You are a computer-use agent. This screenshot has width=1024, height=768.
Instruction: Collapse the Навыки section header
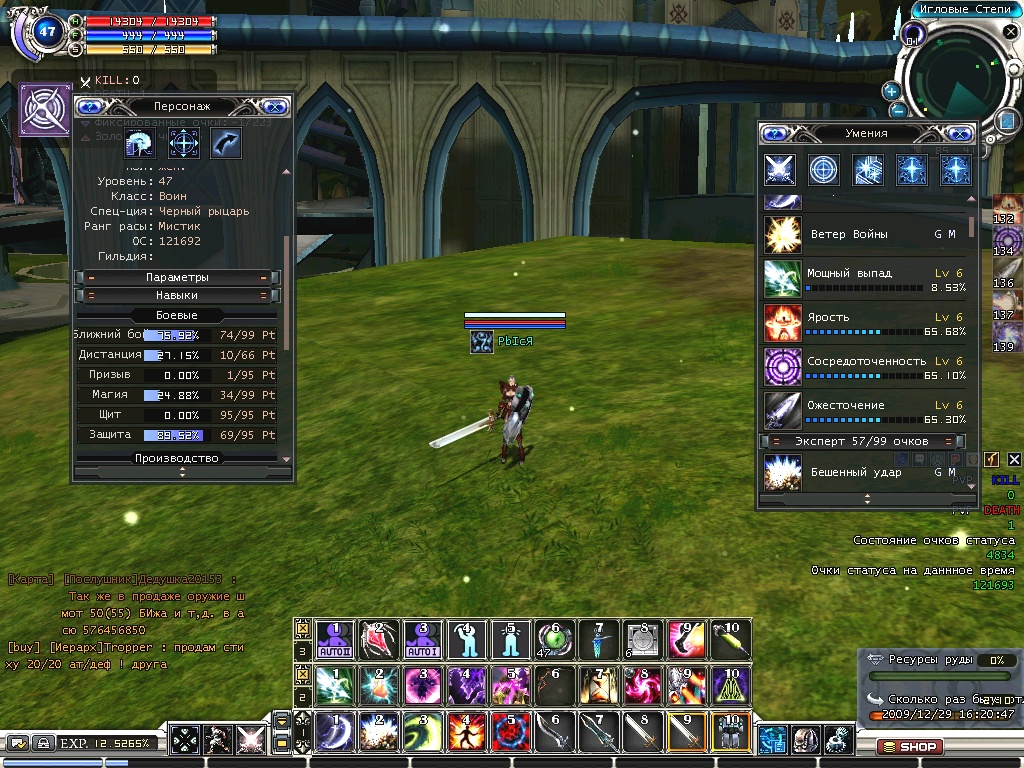[x=177, y=295]
